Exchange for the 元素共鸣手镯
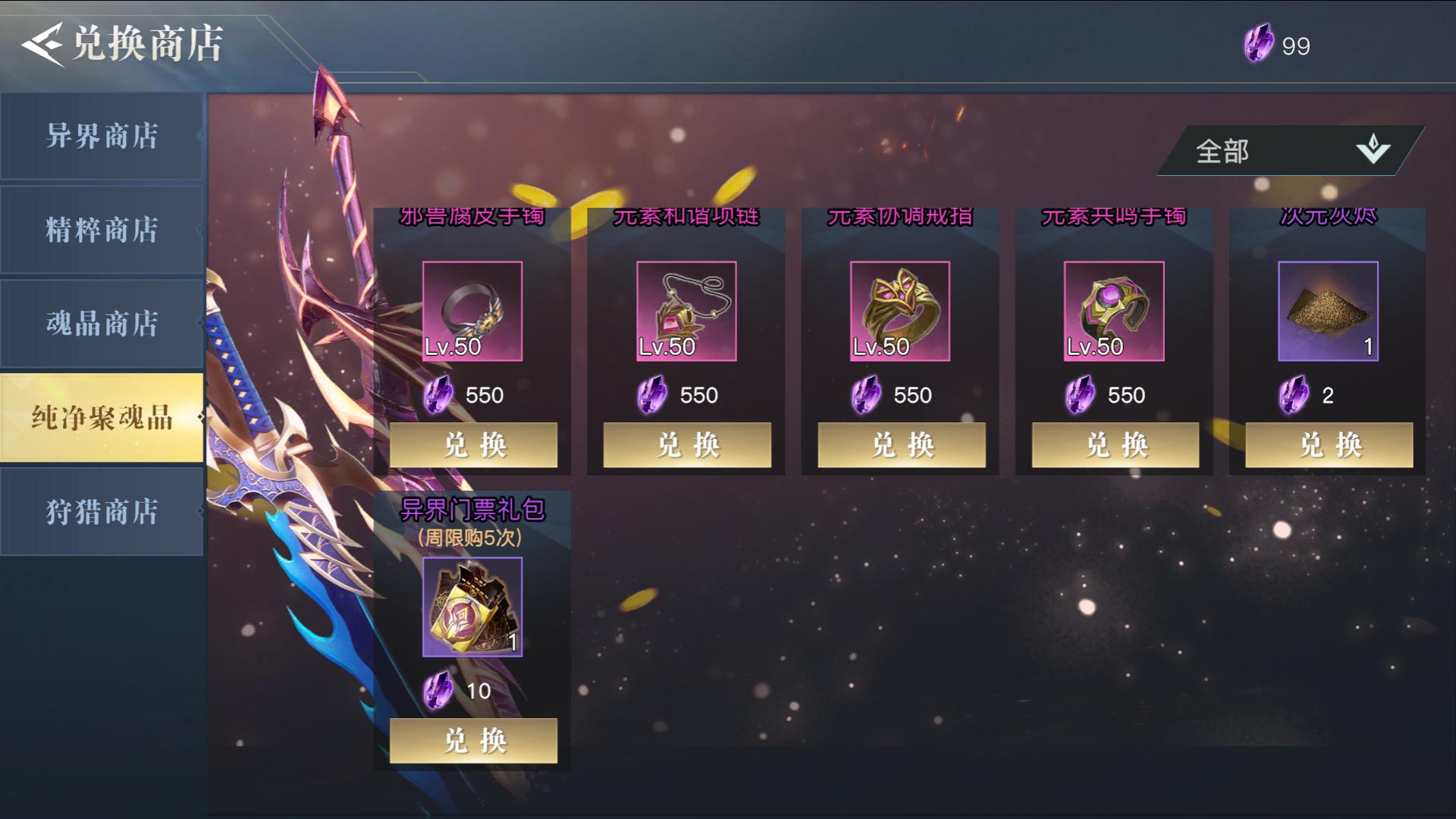Viewport: 1456px width, 819px height. (1116, 444)
